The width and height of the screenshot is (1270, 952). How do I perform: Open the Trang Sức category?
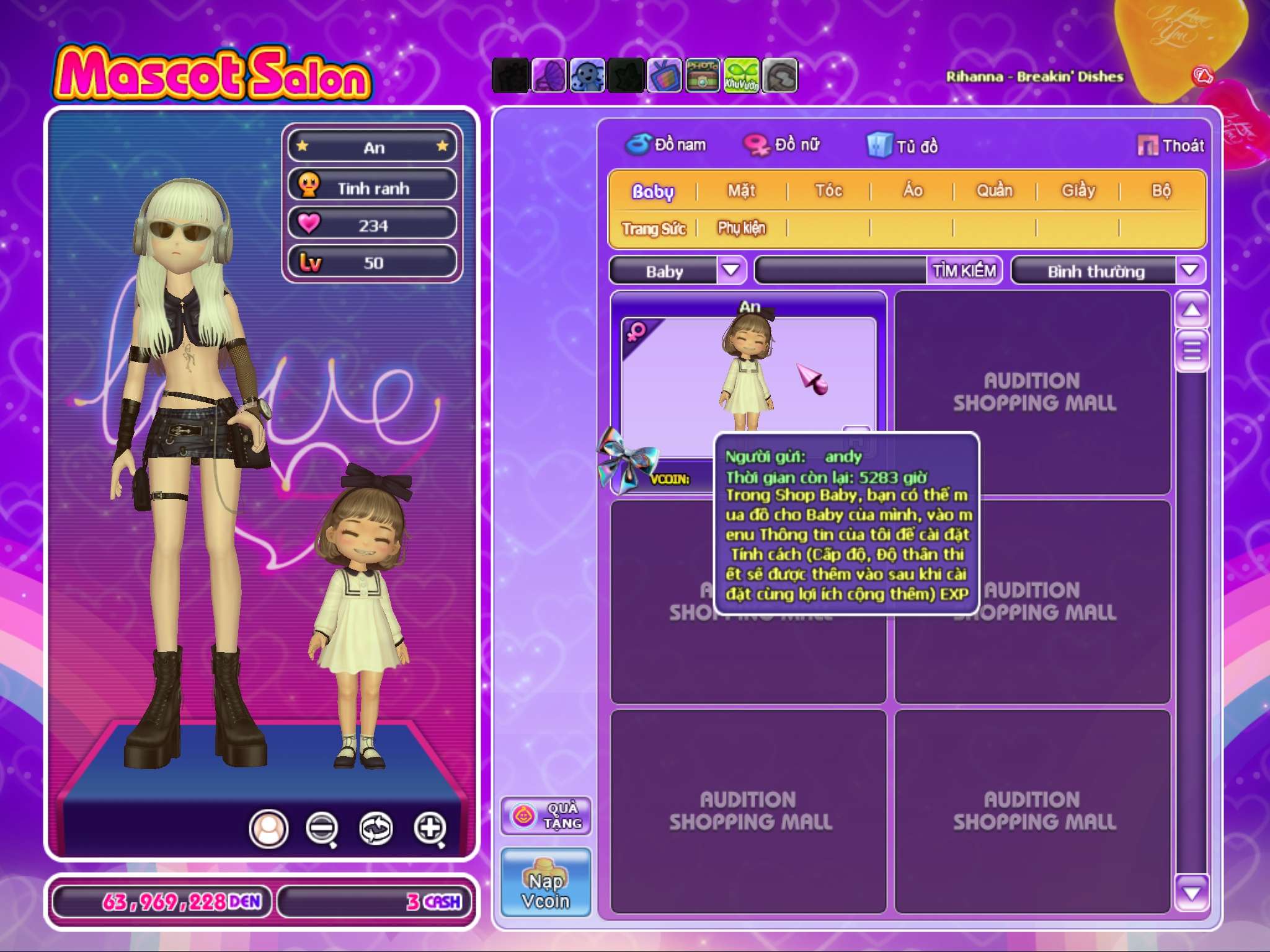tap(654, 229)
